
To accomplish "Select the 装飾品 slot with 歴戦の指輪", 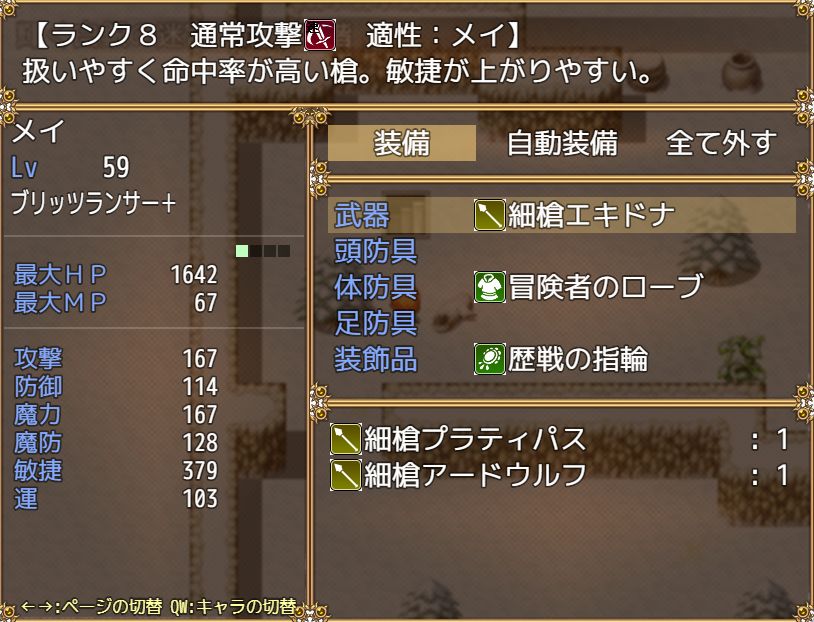I will point(562,358).
